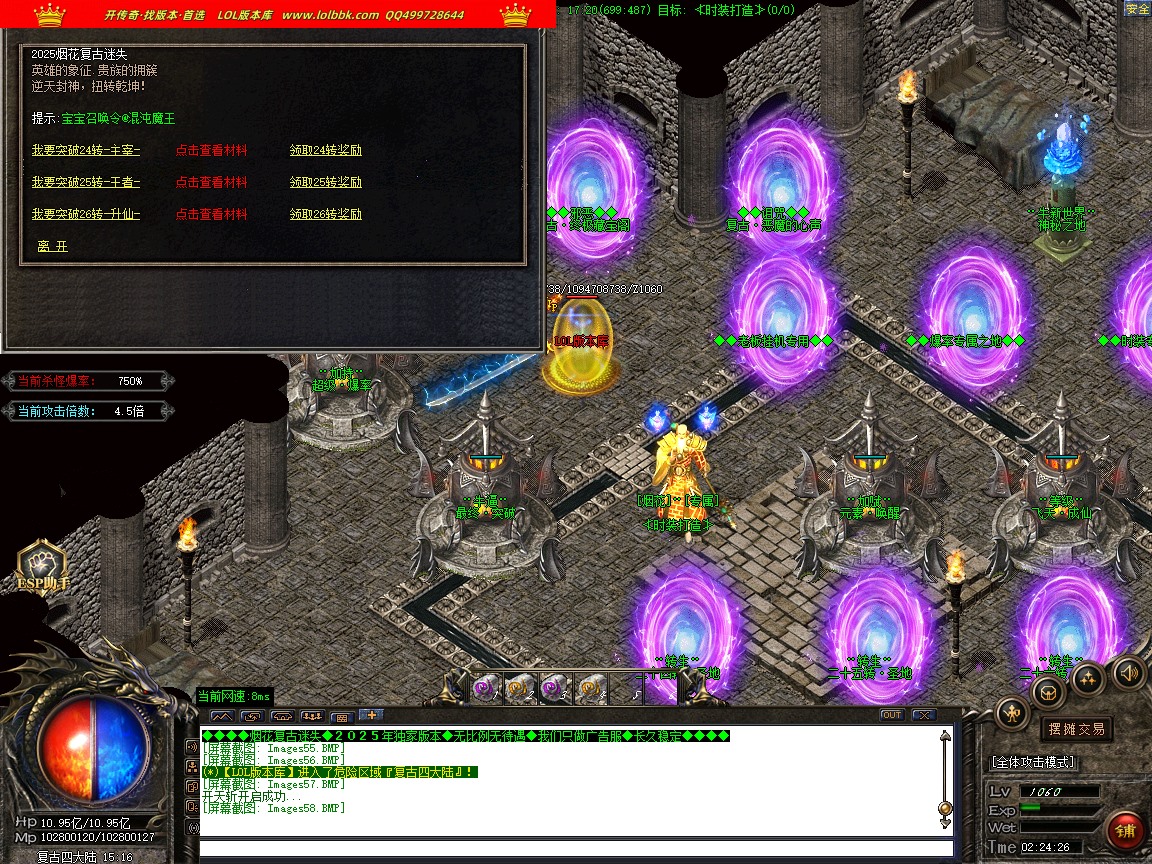Open the bag chest icon
Screen dimensions: 1152x864
click(1049, 692)
